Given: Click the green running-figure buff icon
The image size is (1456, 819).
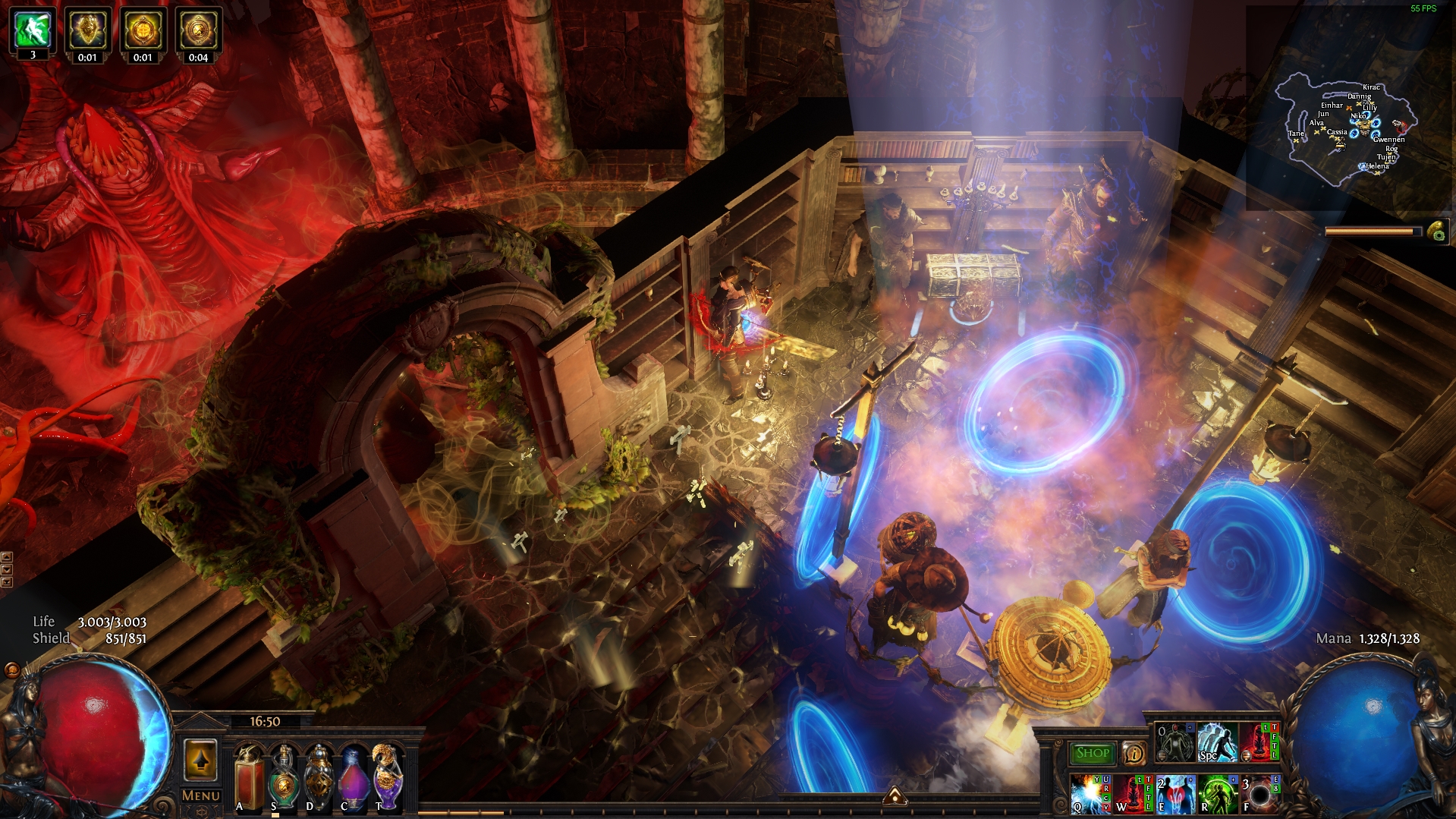Looking at the screenshot, I should coord(33,29).
